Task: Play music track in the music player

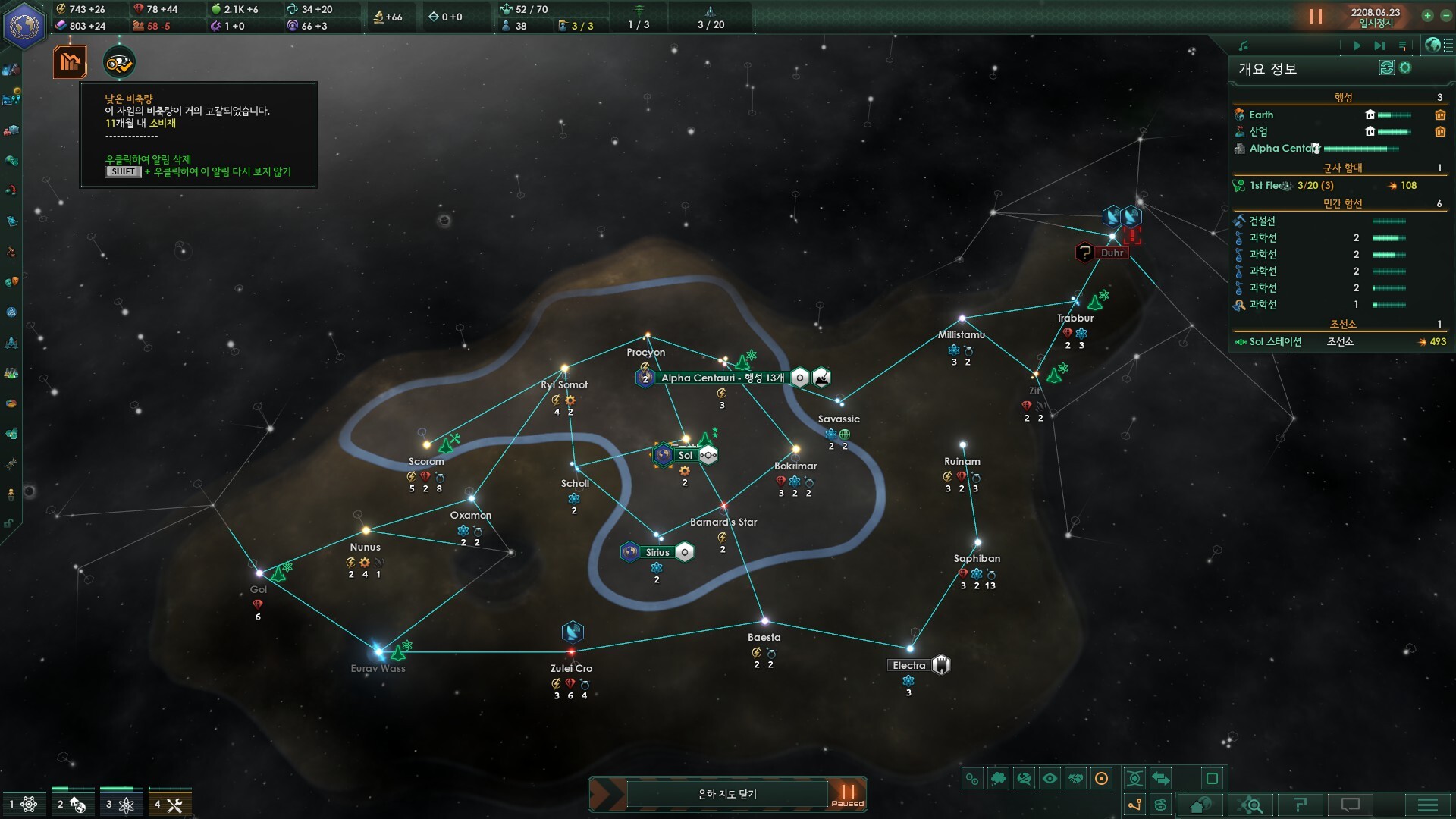Action: [1357, 45]
